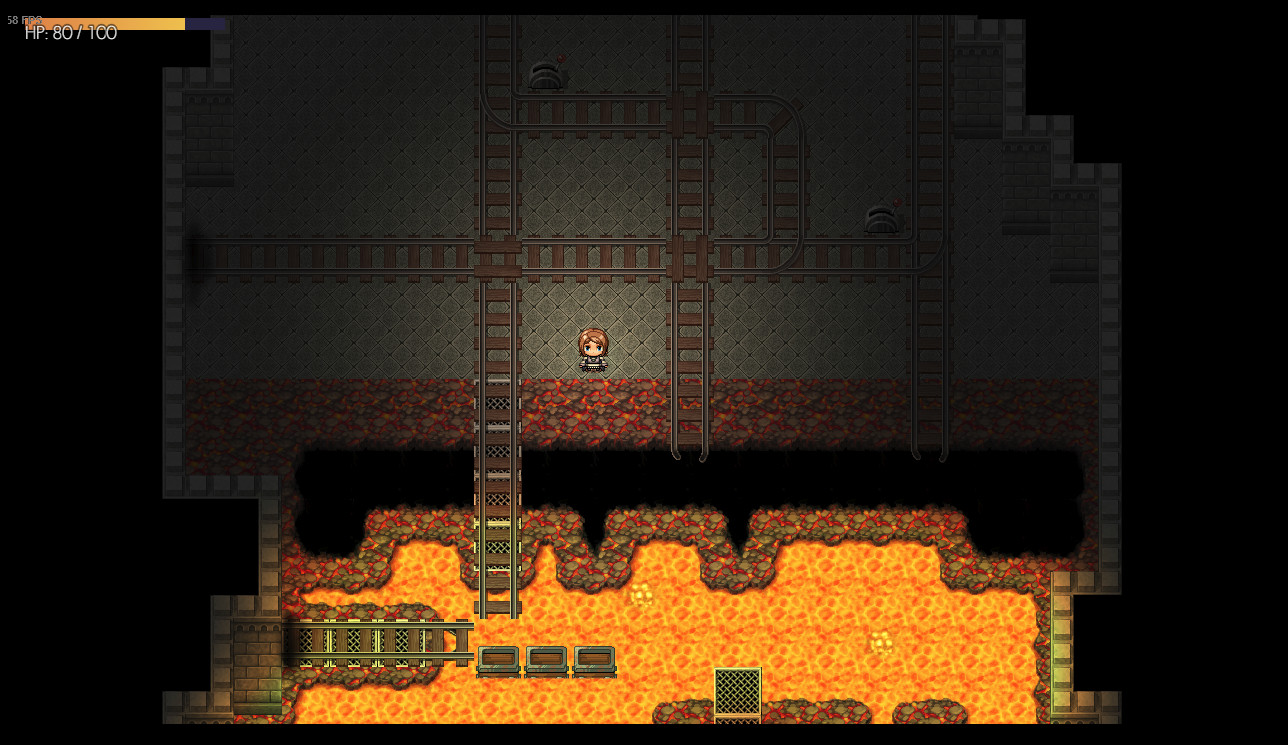The height and width of the screenshot is (745, 1288).
Task: Click the dark blue segment of the status bar
Action: click(207, 24)
